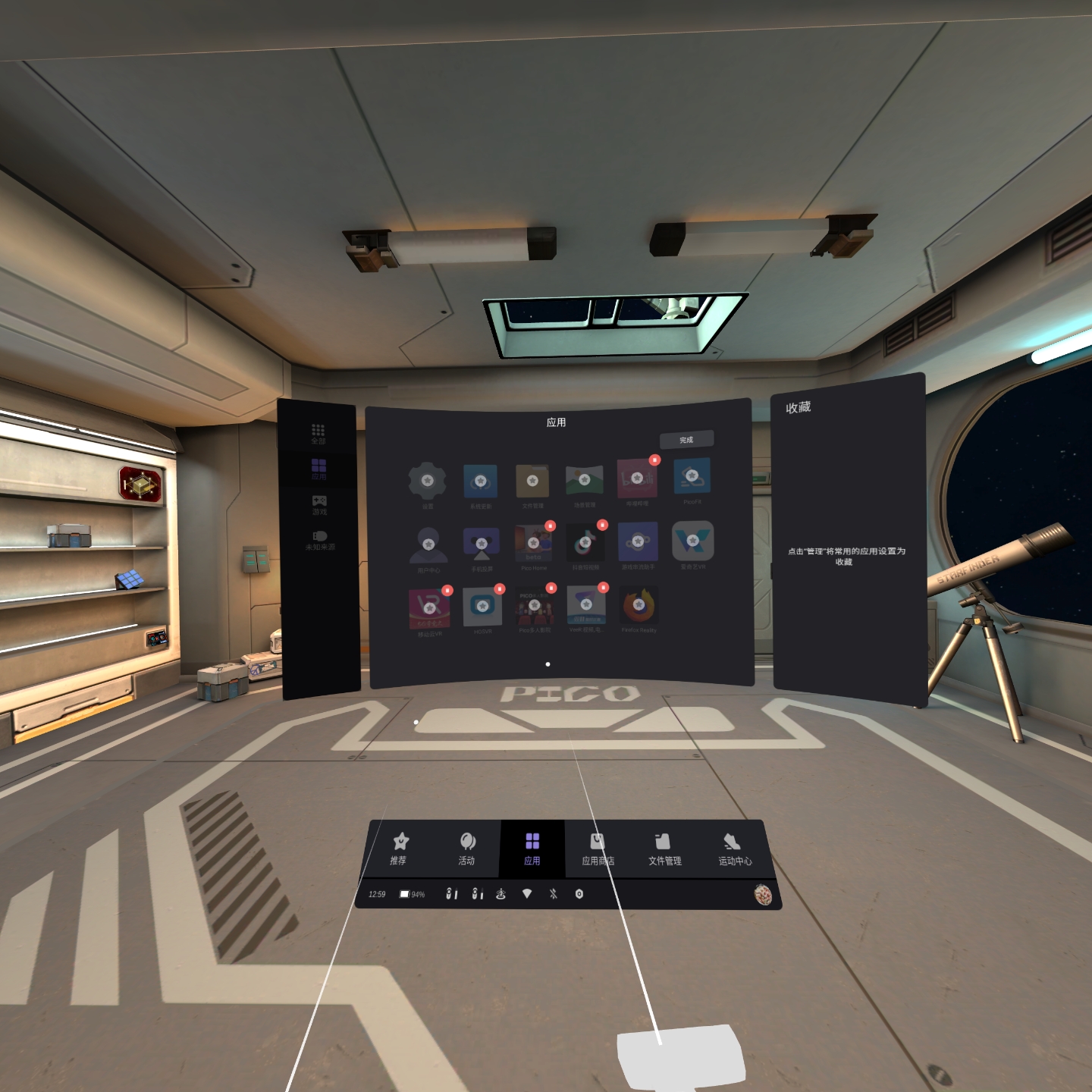Open the 推荐 tab in bottom bar
The width and height of the screenshot is (1092, 1092).
click(399, 849)
